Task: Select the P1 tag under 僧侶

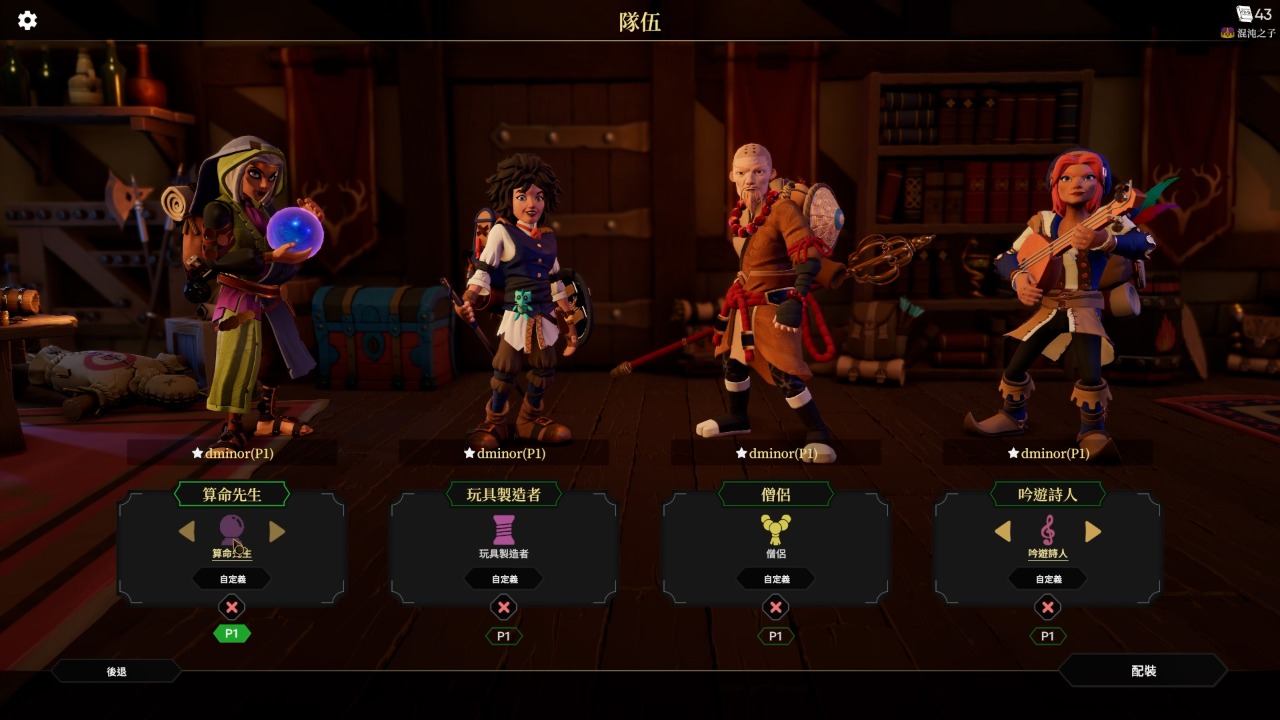Action: (776, 636)
